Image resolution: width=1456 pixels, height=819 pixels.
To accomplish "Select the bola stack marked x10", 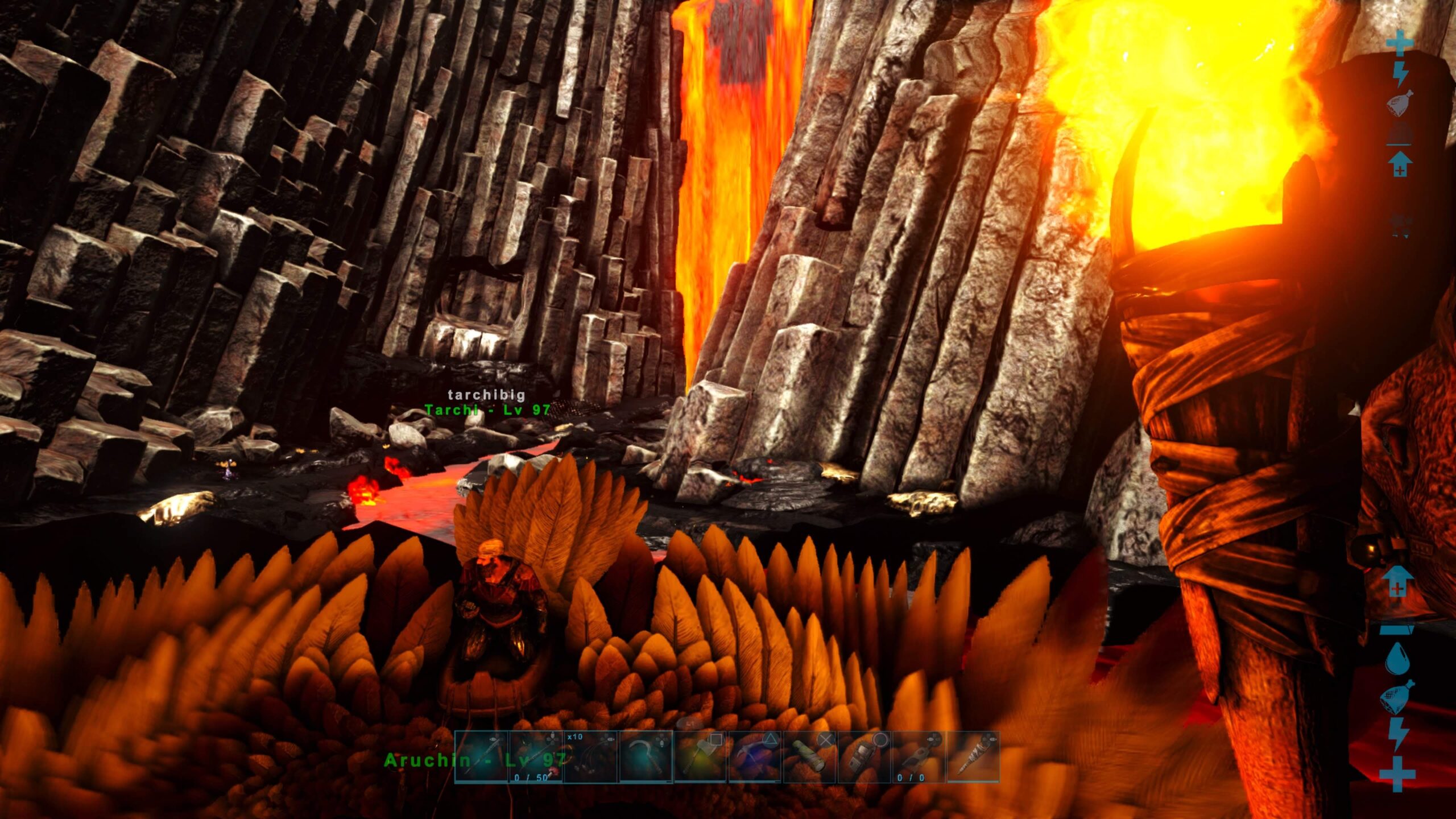I will pyautogui.click(x=590, y=756).
